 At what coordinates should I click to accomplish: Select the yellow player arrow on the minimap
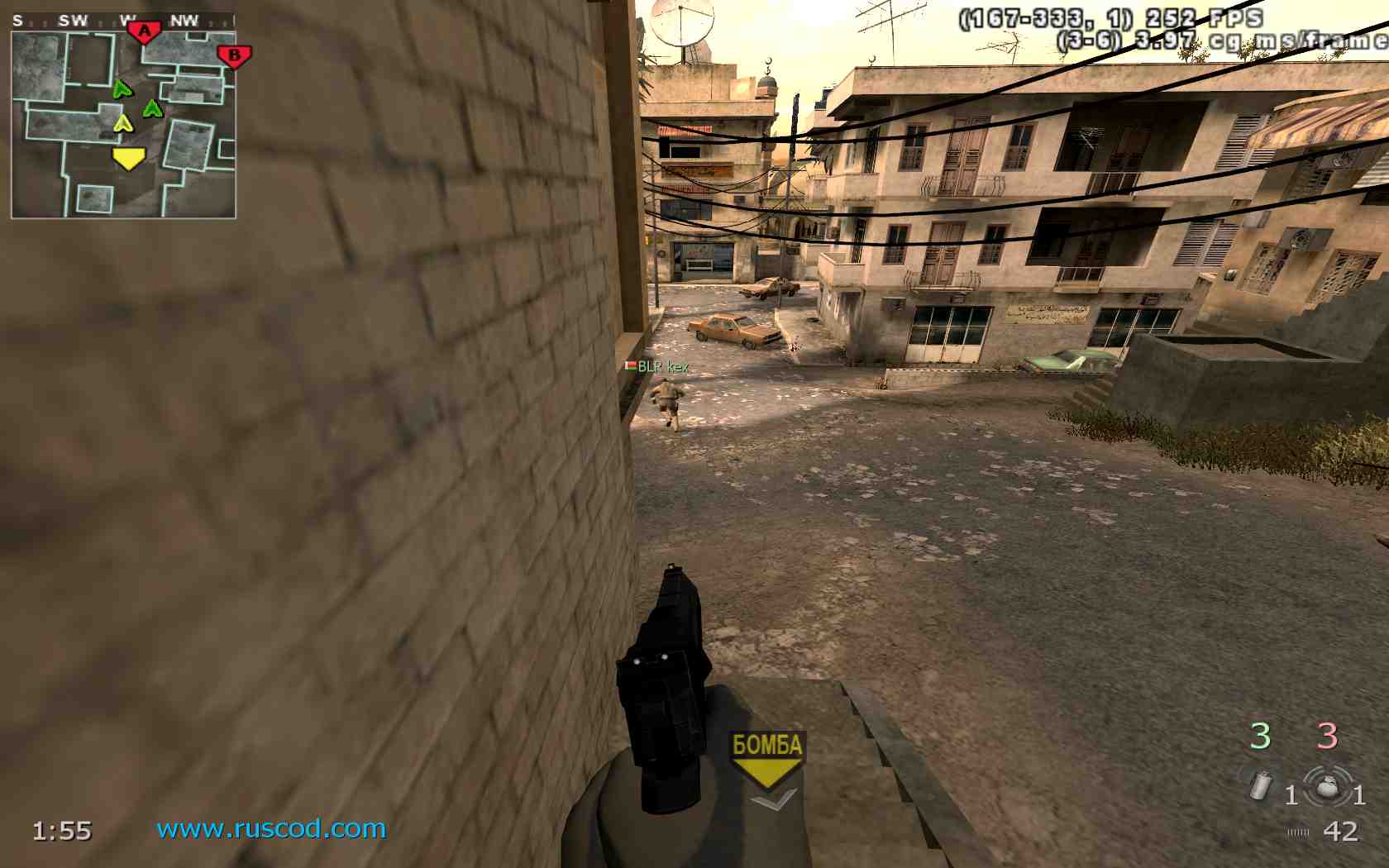click(131, 159)
